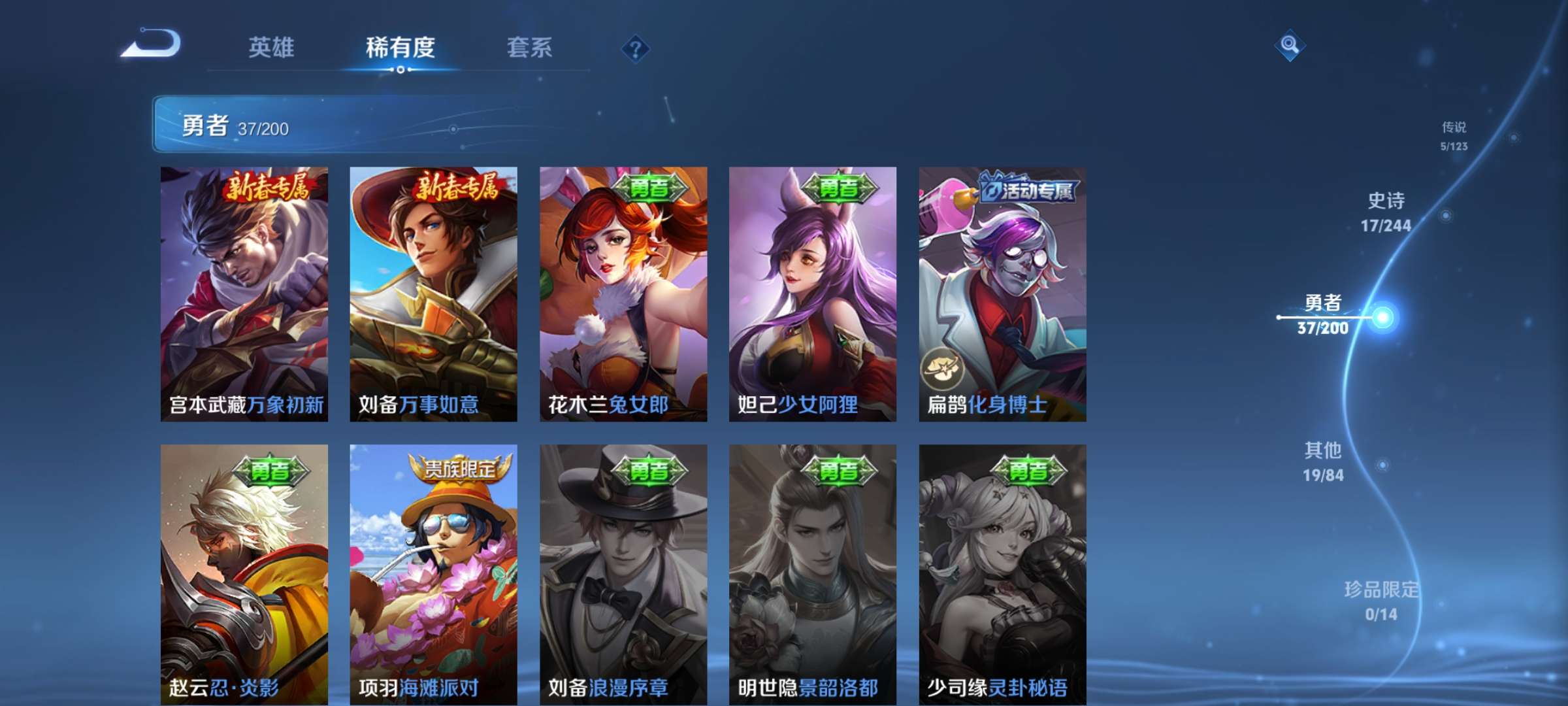Viewport: 1568px width, 706px height.
Task: Show the 其他 skin category
Action: point(1324,462)
